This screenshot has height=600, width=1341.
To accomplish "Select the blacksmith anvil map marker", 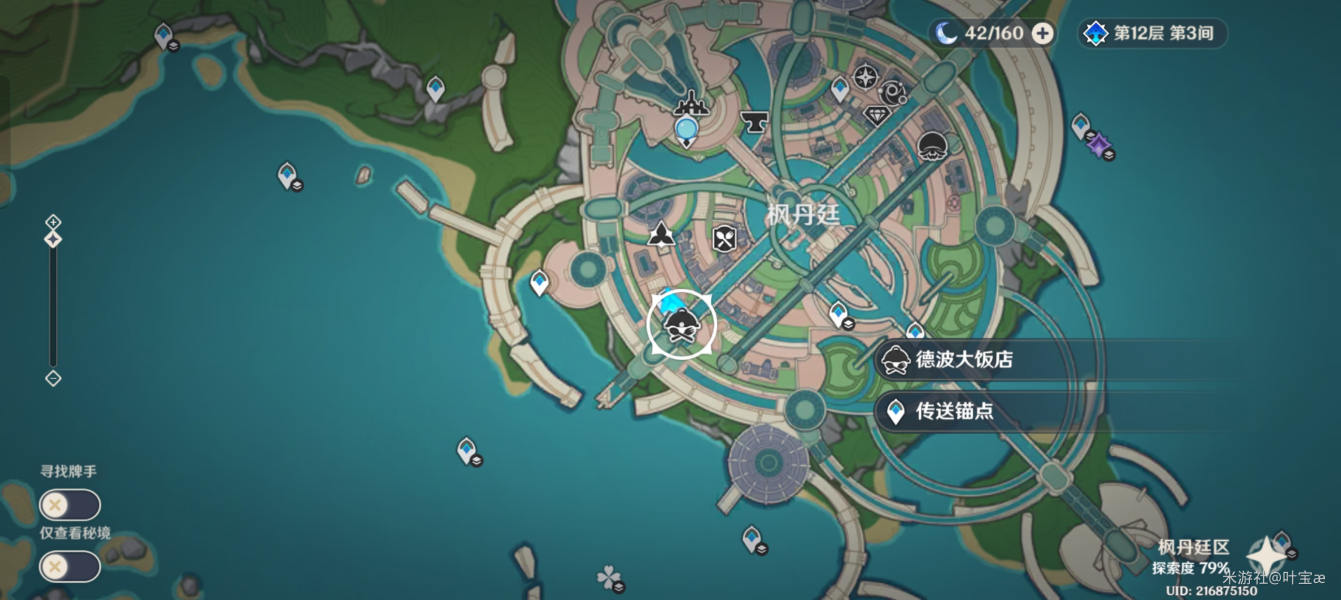I will pyautogui.click(x=752, y=122).
